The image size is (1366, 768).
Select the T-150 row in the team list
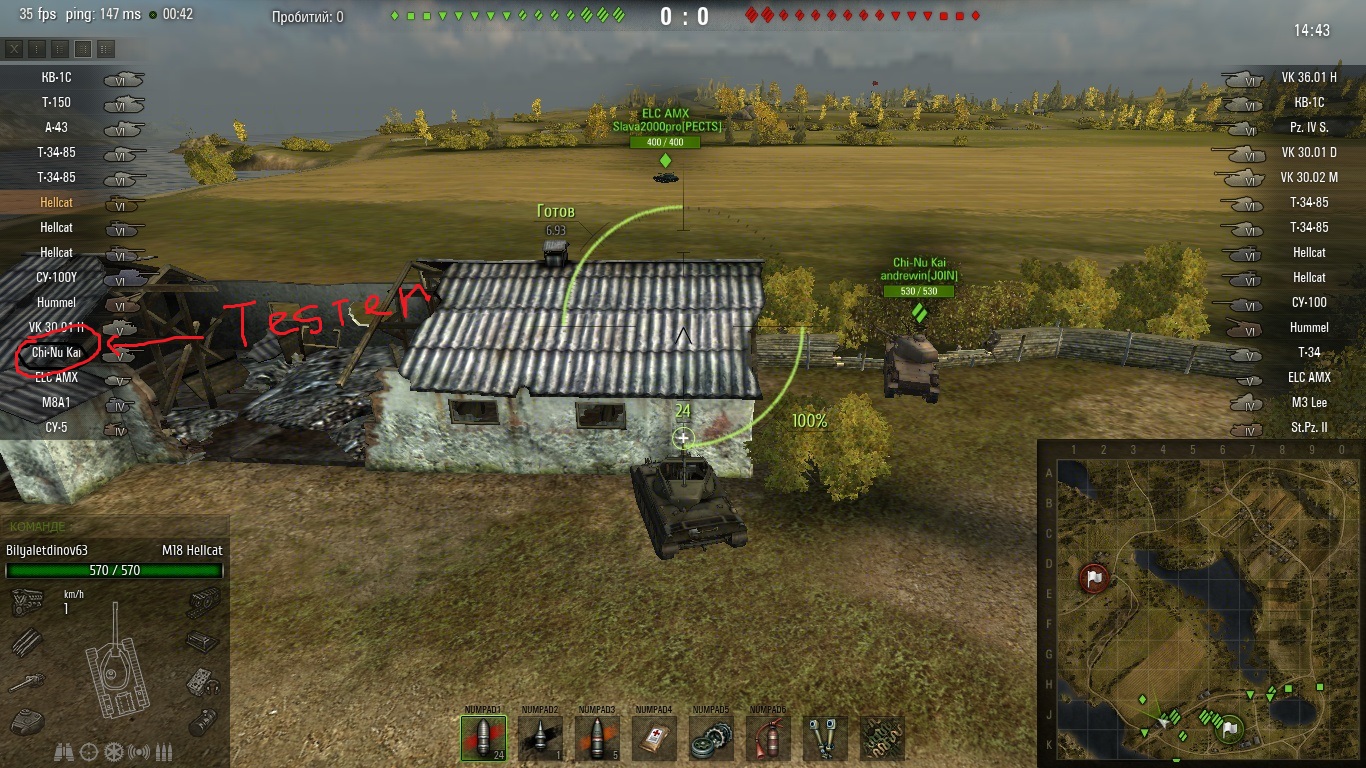(56, 102)
